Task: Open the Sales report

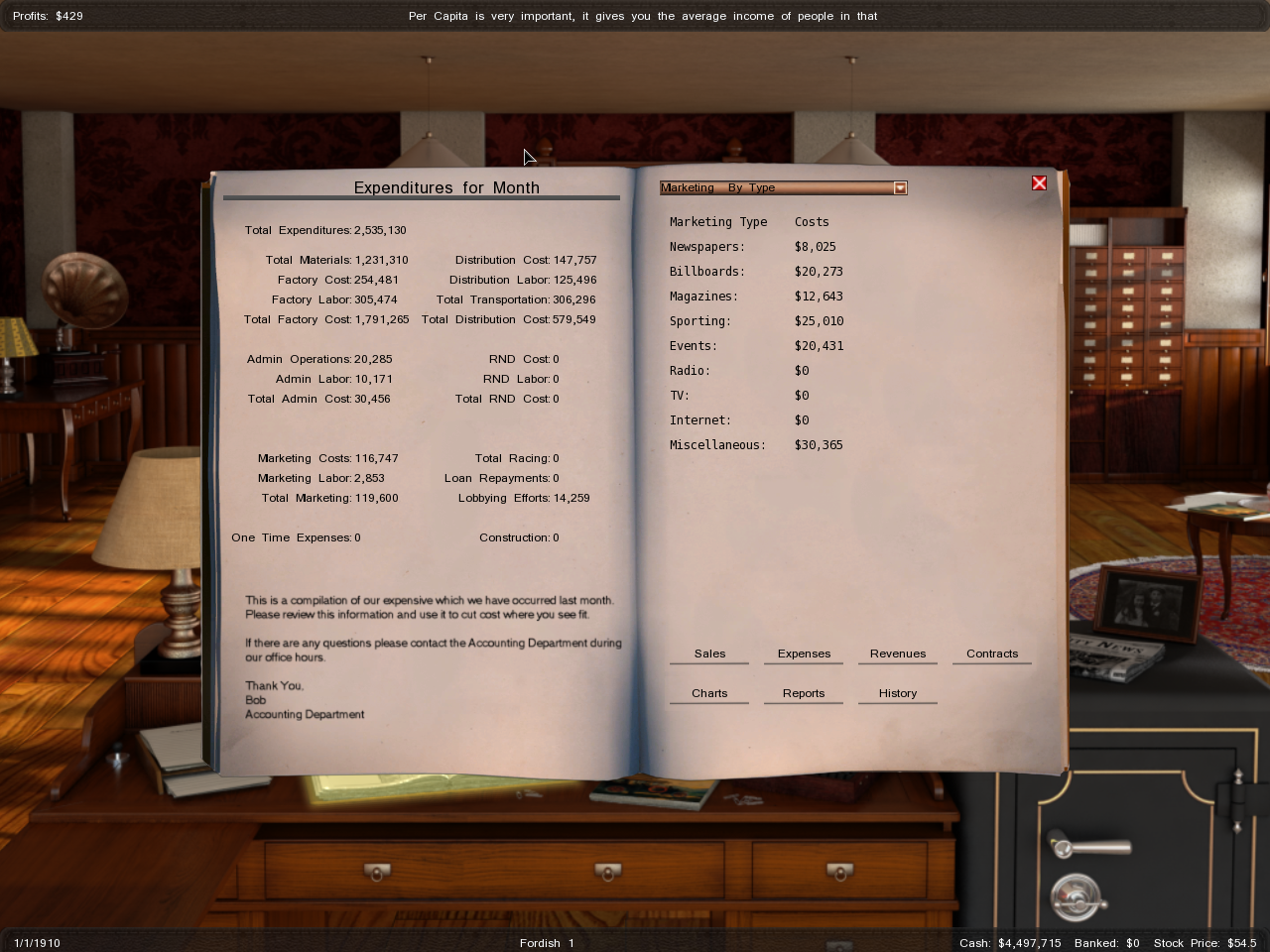Action: point(709,654)
